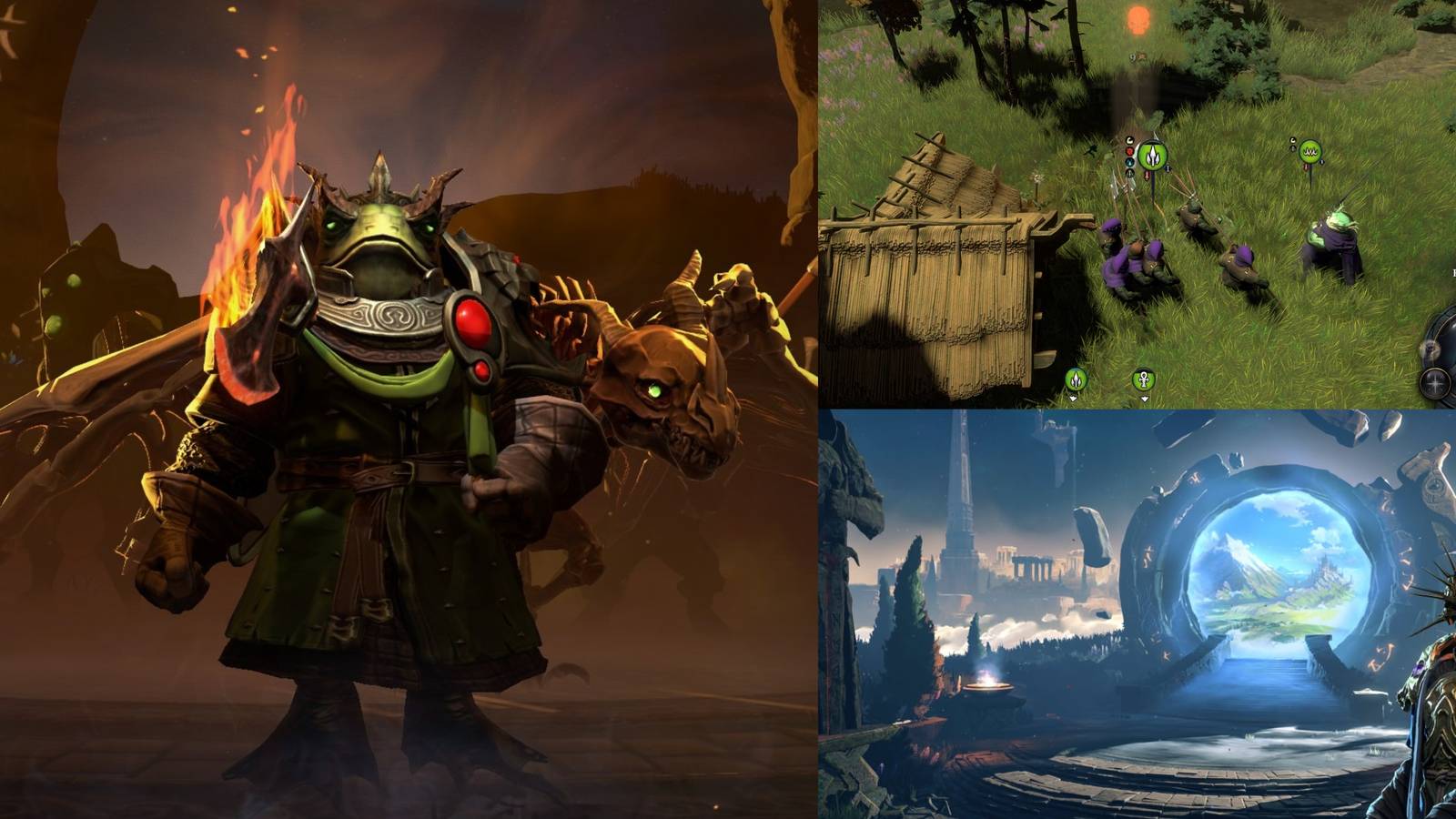Screen dimensions: 1456x819
Task: Open the ankh group icon at the bottom
Action: click(1144, 381)
